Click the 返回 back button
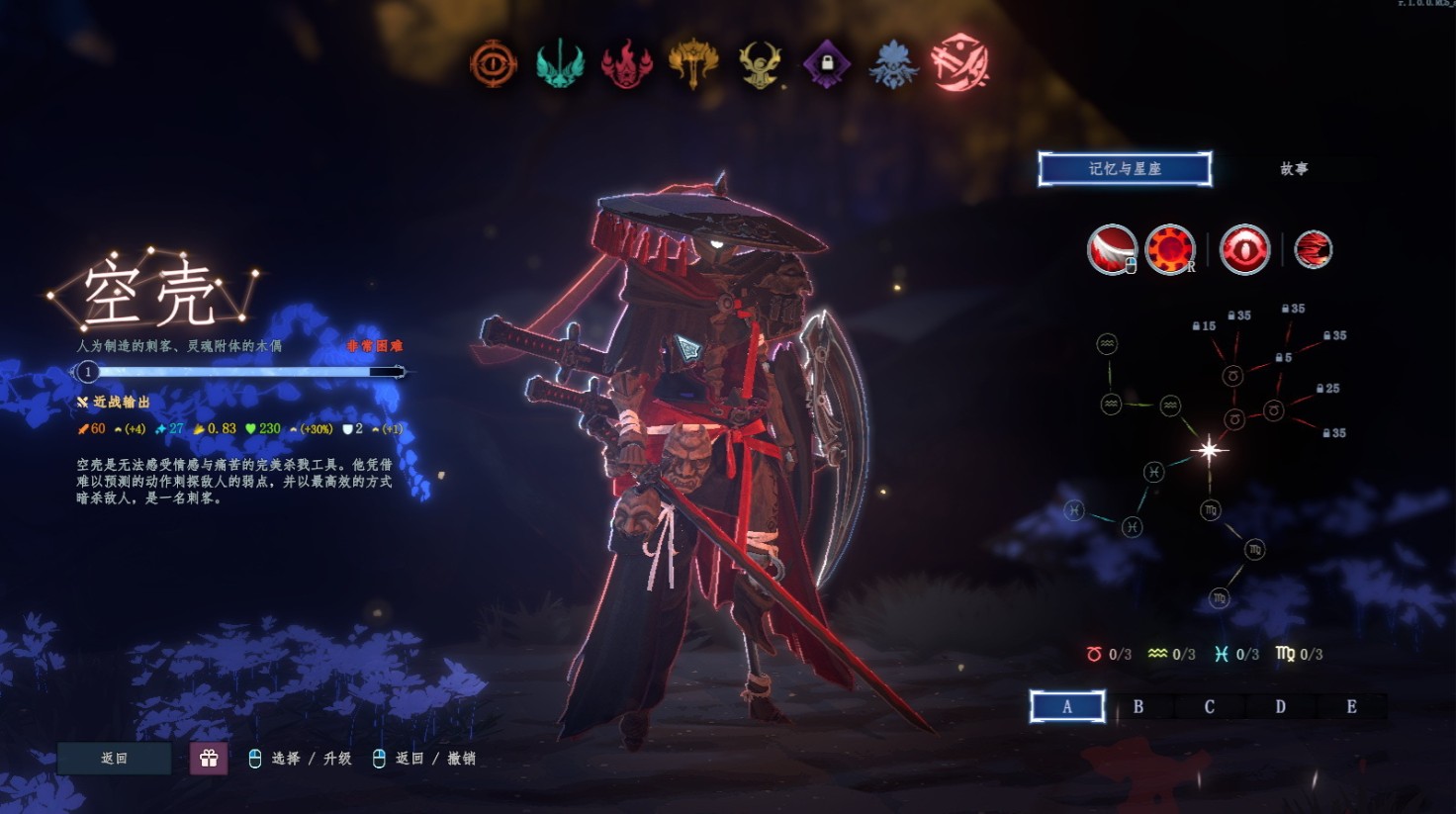Image resolution: width=1456 pixels, height=814 pixels. [114, 759]
